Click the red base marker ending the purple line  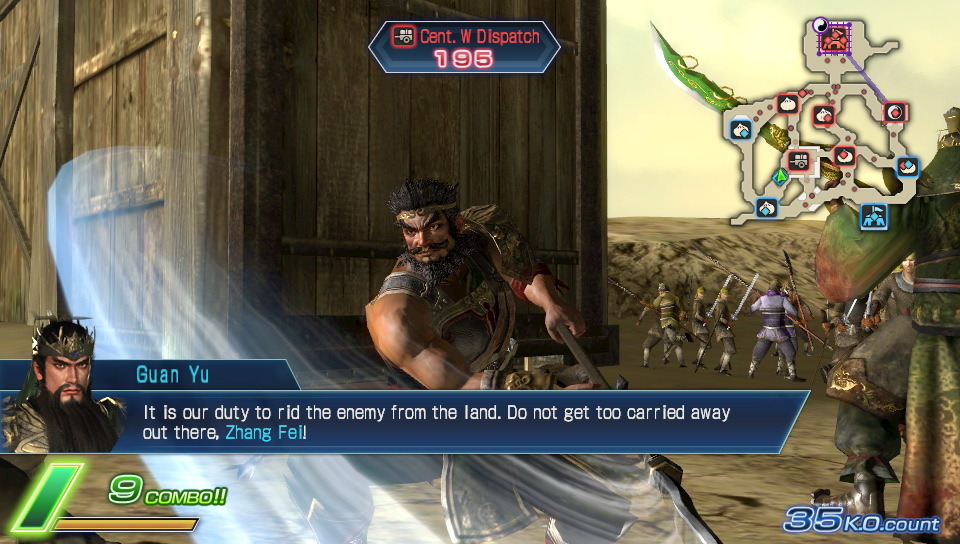[x=895, y=112]
